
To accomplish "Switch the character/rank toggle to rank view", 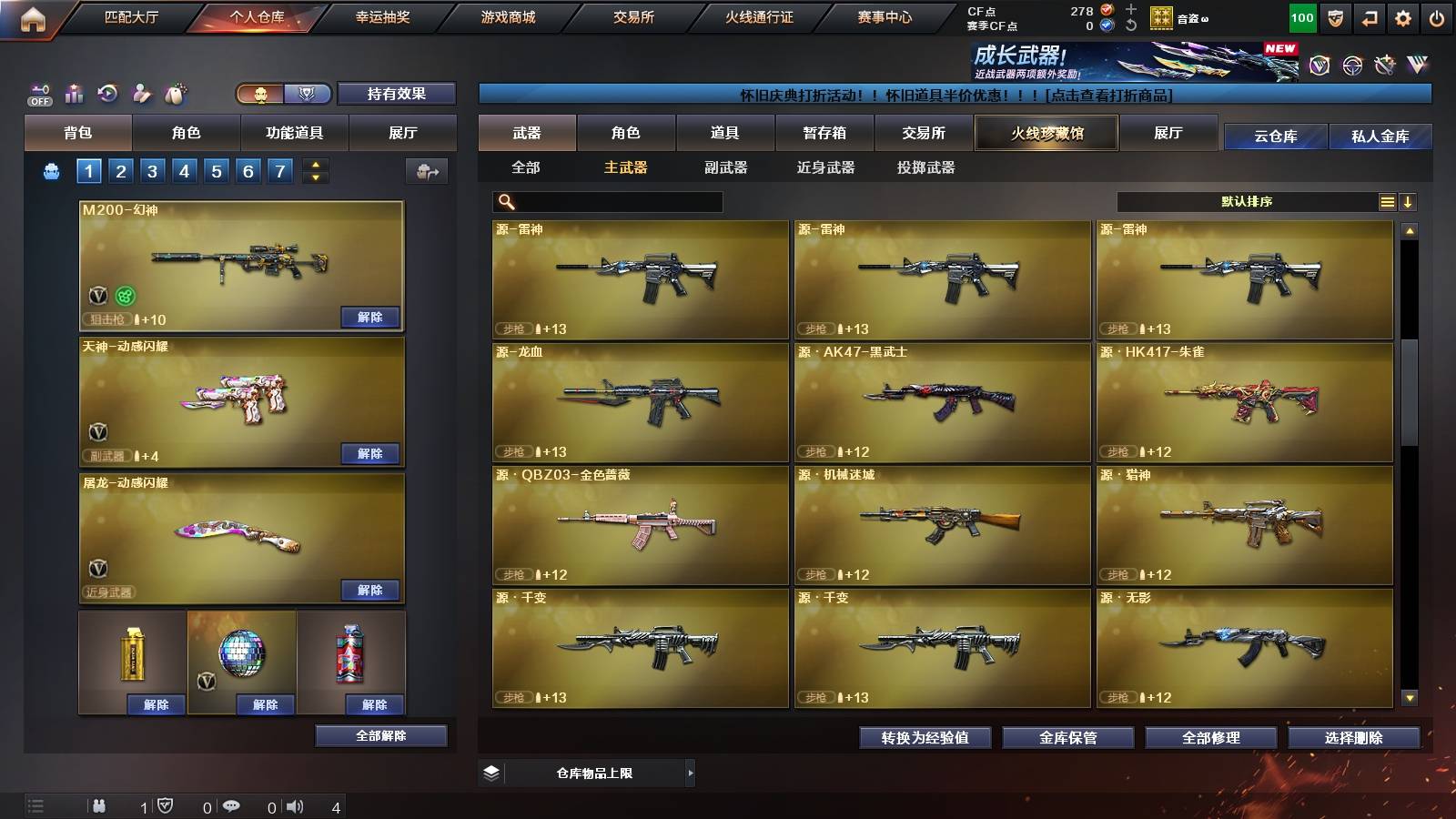I will pyautogui.click(x=308, y=94).
